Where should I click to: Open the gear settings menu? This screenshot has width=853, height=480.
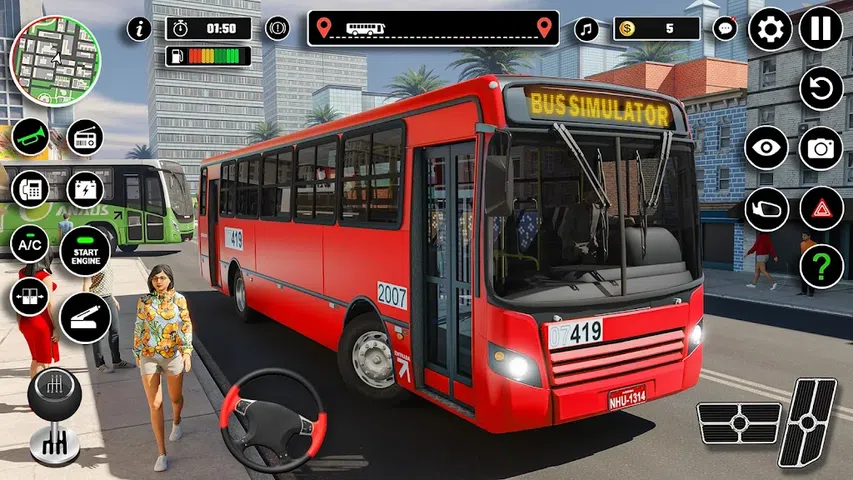(x=770, y=29)
